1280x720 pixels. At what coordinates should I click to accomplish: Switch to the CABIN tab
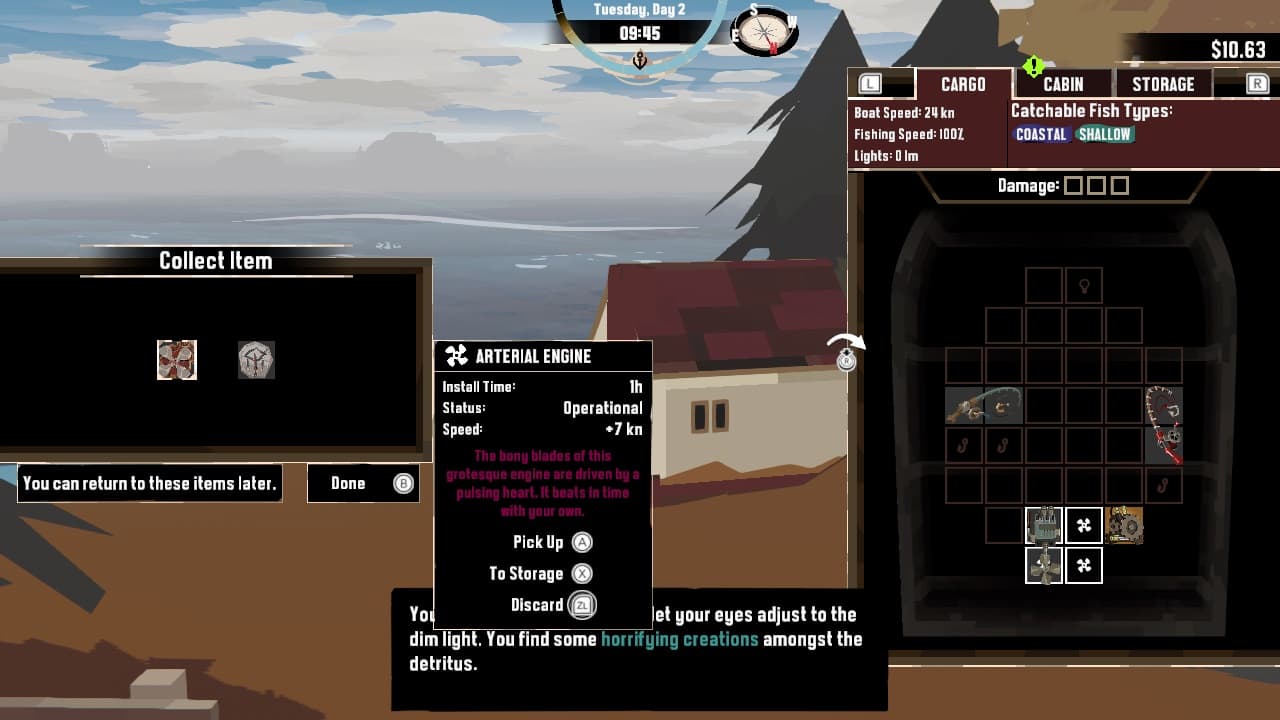(1062, 84)
